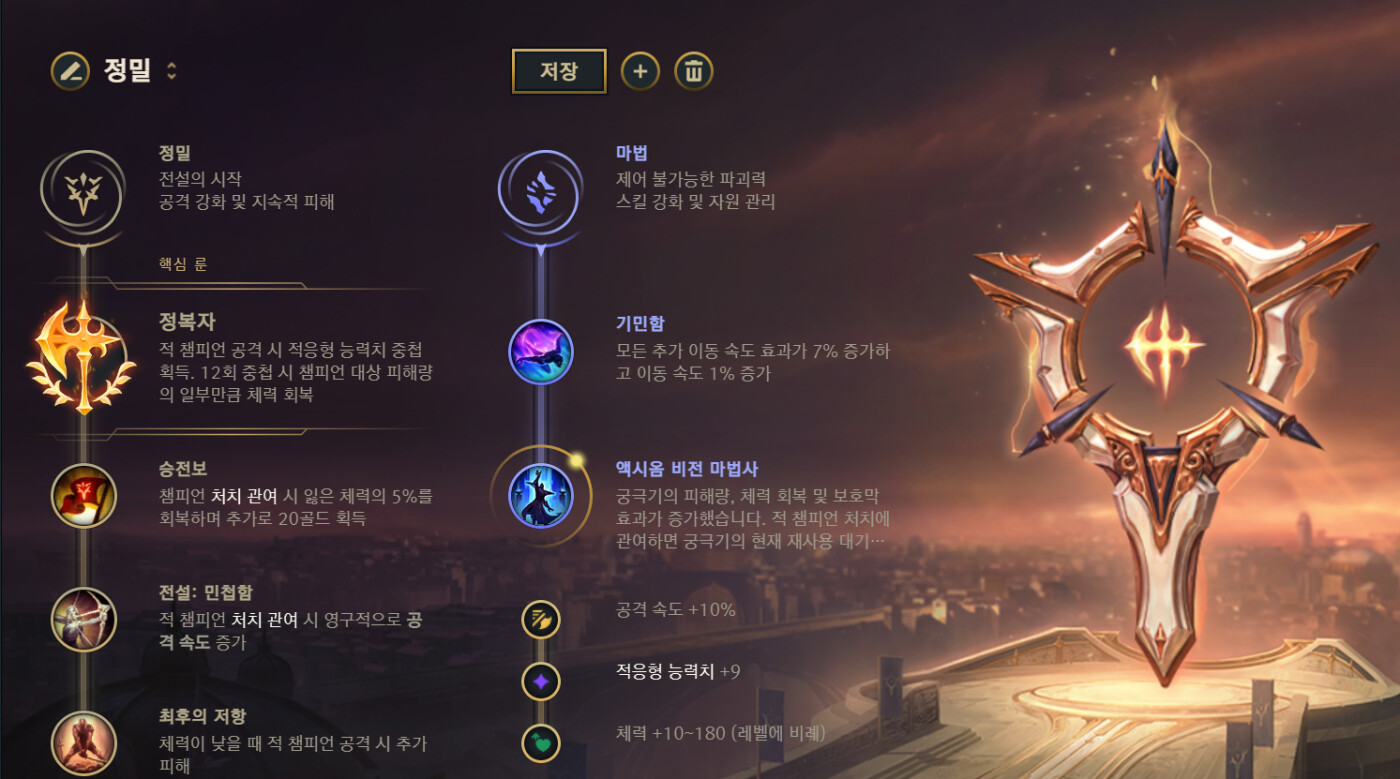Choose the 정복자 keystone rune
Image resolution: width=1400 pixels, height=779 pixels.
pyautogui.click(x=82, y=358)
